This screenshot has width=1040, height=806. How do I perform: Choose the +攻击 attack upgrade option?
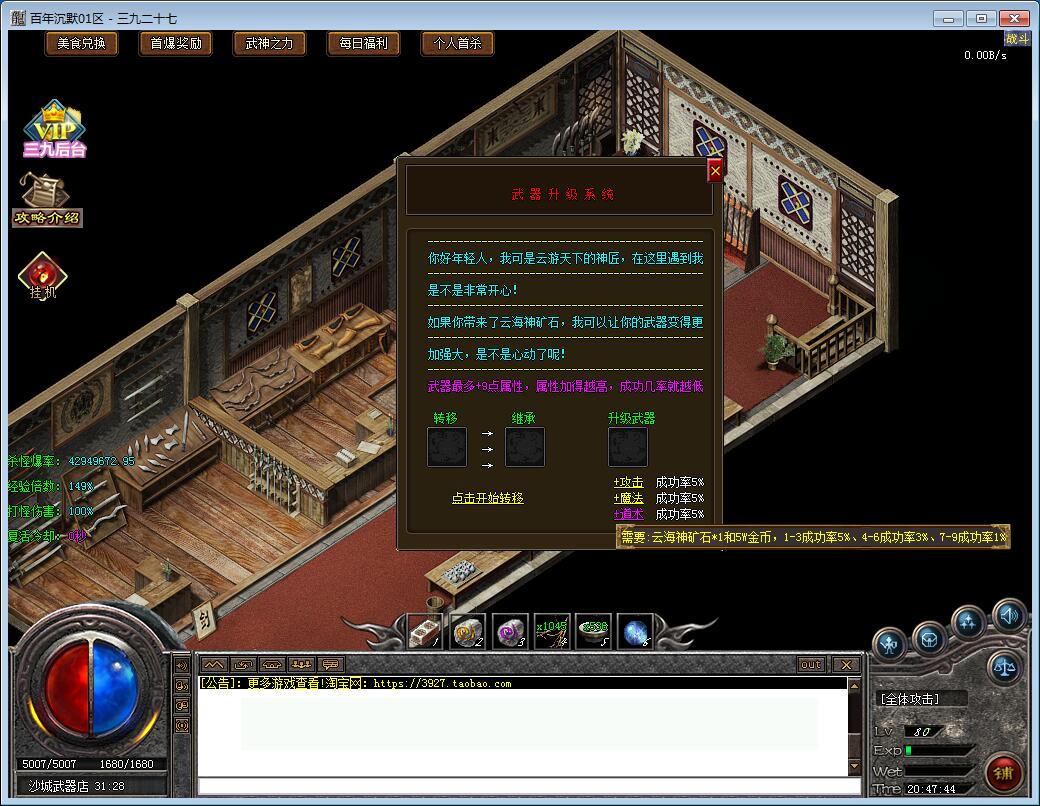629,482
